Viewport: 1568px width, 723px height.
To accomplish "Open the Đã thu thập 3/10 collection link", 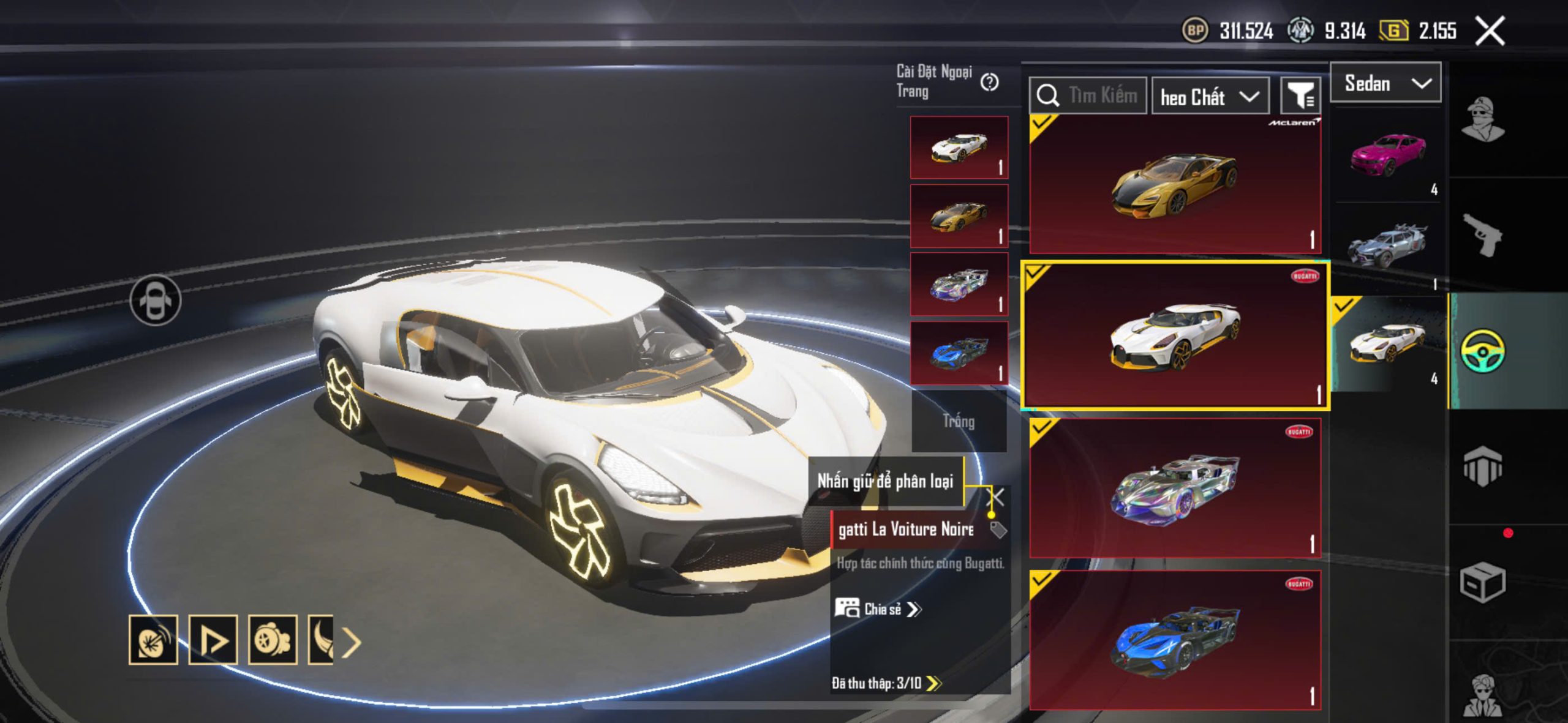I will coord(886,683).
